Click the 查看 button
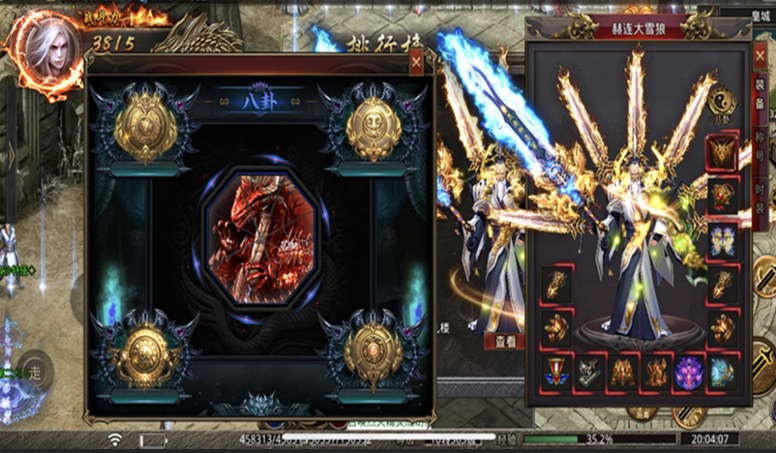 (504, 341)
